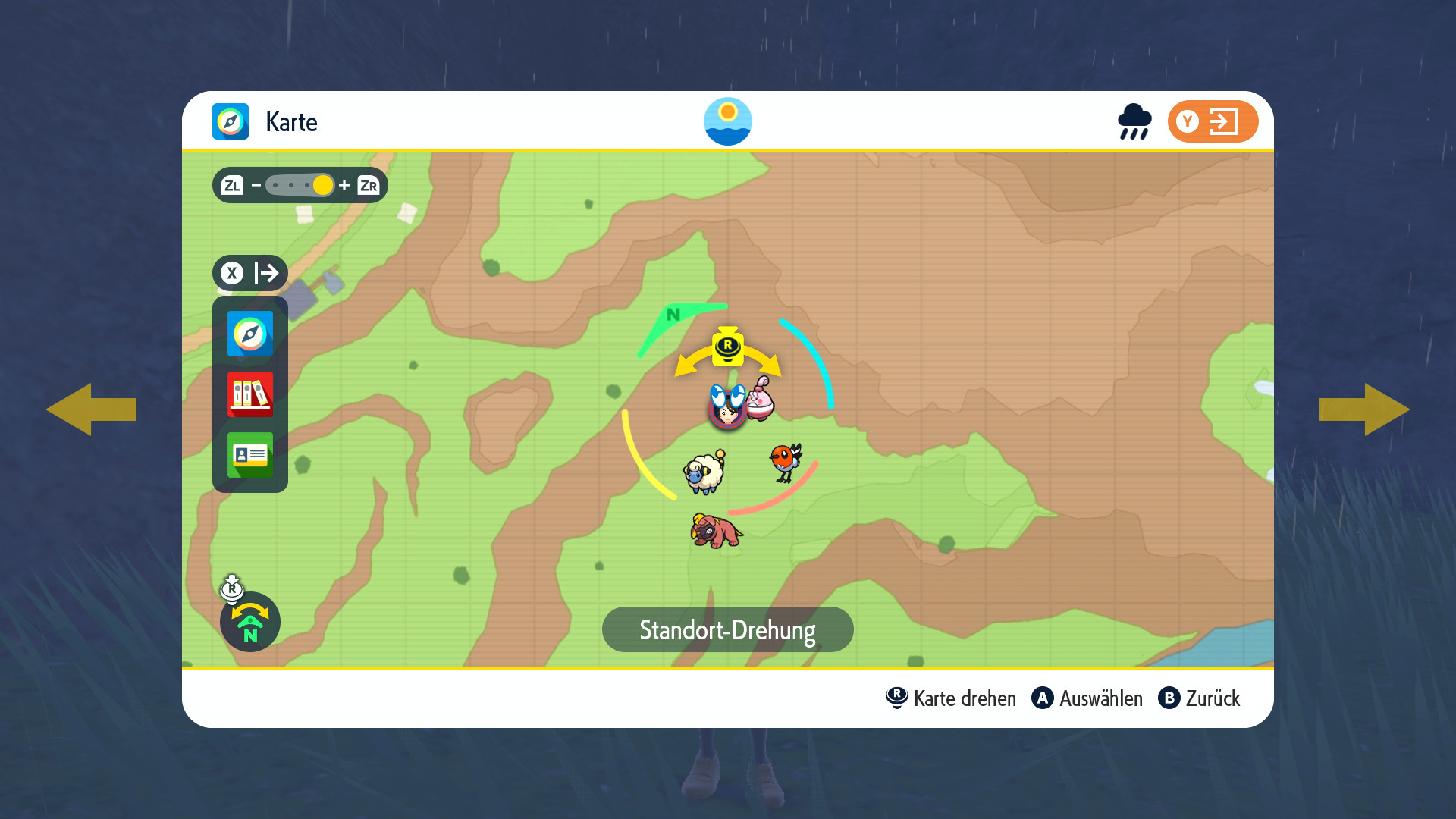1456x819 pixels.
Task: Select the Happiny marker on the map
Action: click(761, 399)
